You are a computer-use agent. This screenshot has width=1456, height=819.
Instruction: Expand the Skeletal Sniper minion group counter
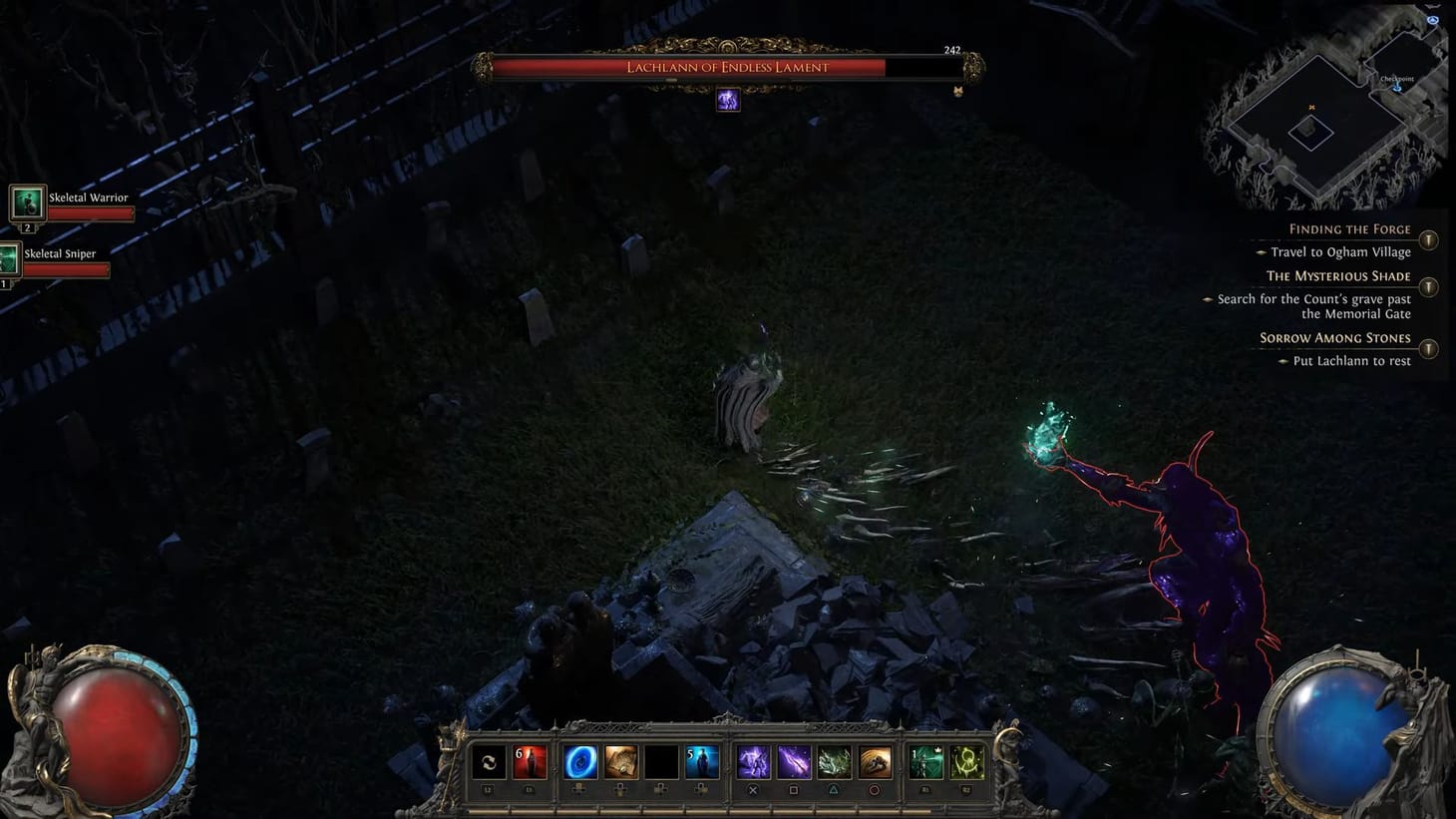click(x=5, y=282)
